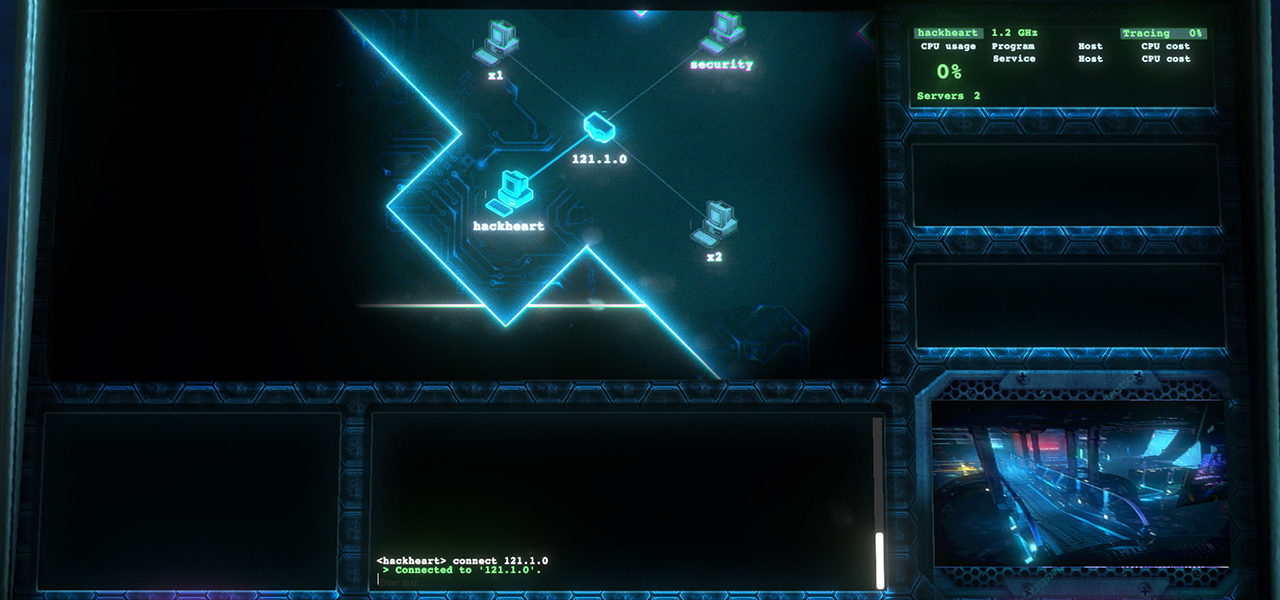Pick the x2 computer node

(714, 222)
